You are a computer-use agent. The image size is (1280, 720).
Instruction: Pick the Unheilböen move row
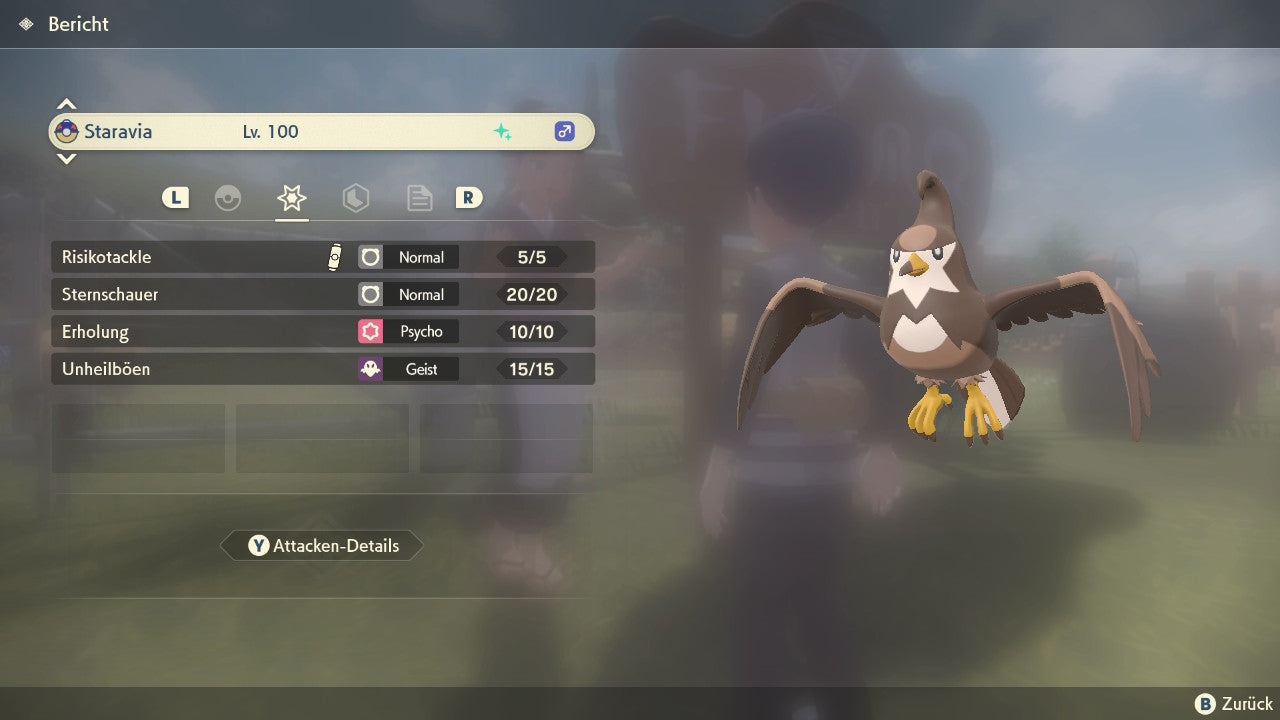tap(322, 369)
